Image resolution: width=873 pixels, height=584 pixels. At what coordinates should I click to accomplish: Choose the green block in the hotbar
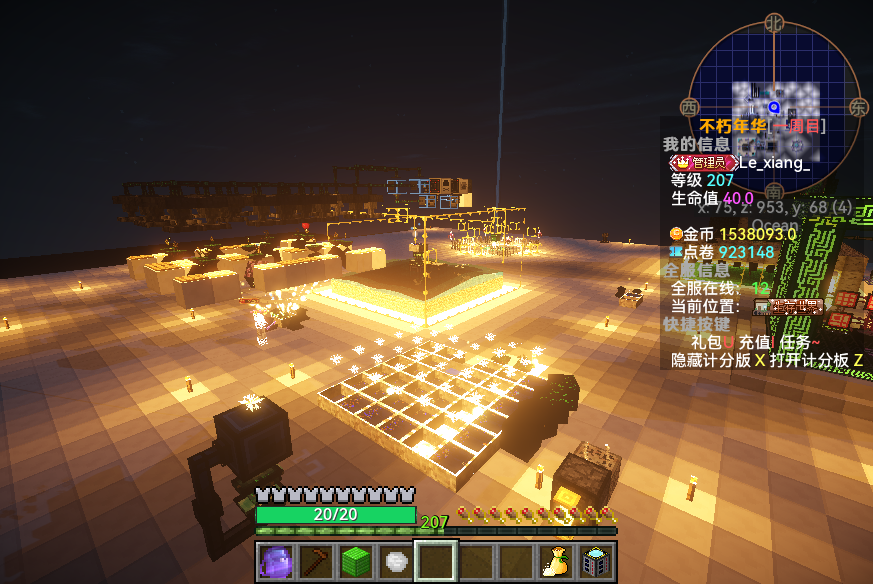pos(356,561)
